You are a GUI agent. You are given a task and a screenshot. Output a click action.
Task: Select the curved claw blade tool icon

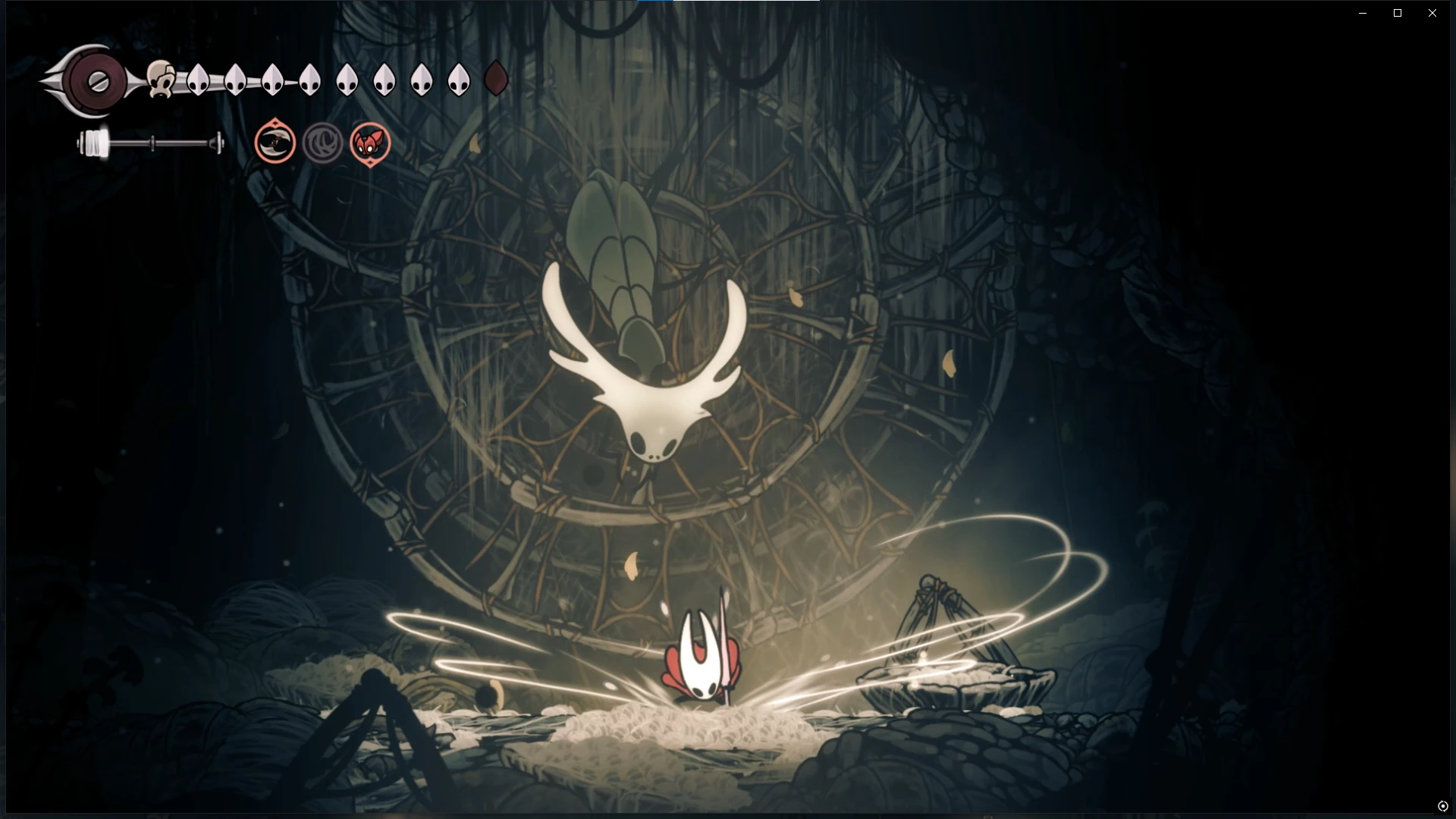[275, 142]
